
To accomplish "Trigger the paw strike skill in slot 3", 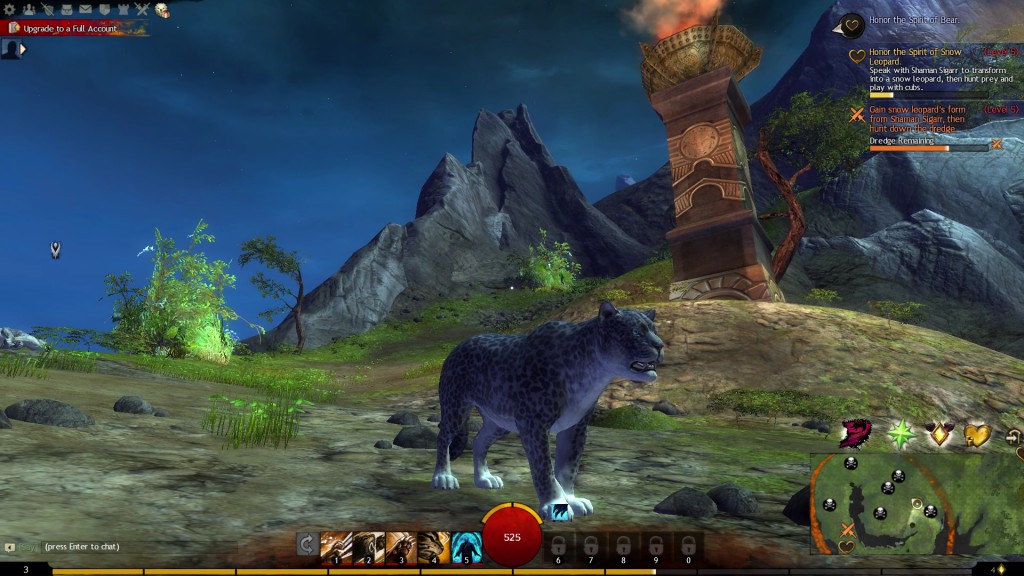I will click(x=401, y=545).
